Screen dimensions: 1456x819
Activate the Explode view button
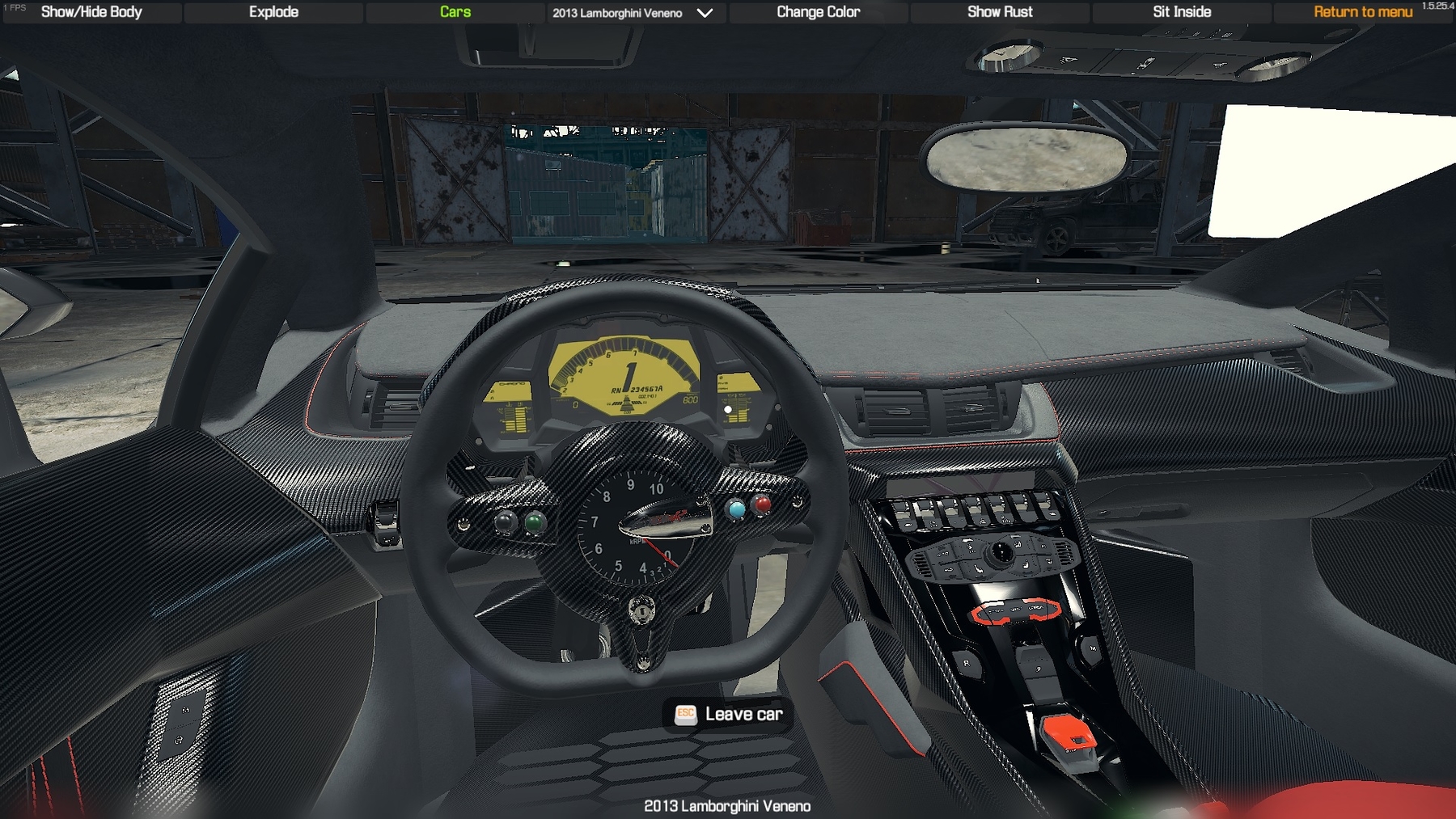click(x=273, y=12)
